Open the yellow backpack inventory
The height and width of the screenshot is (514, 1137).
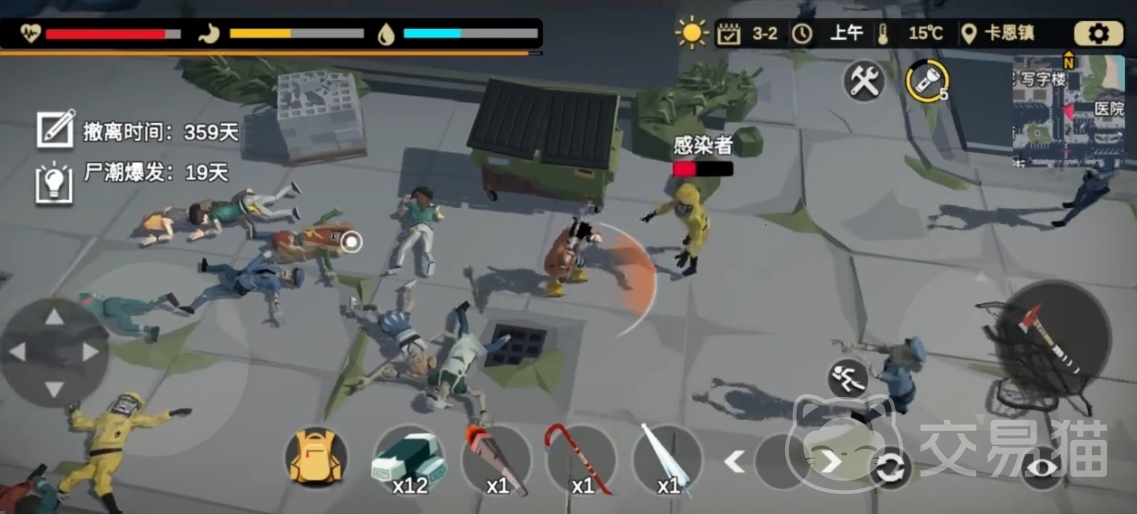316,459
